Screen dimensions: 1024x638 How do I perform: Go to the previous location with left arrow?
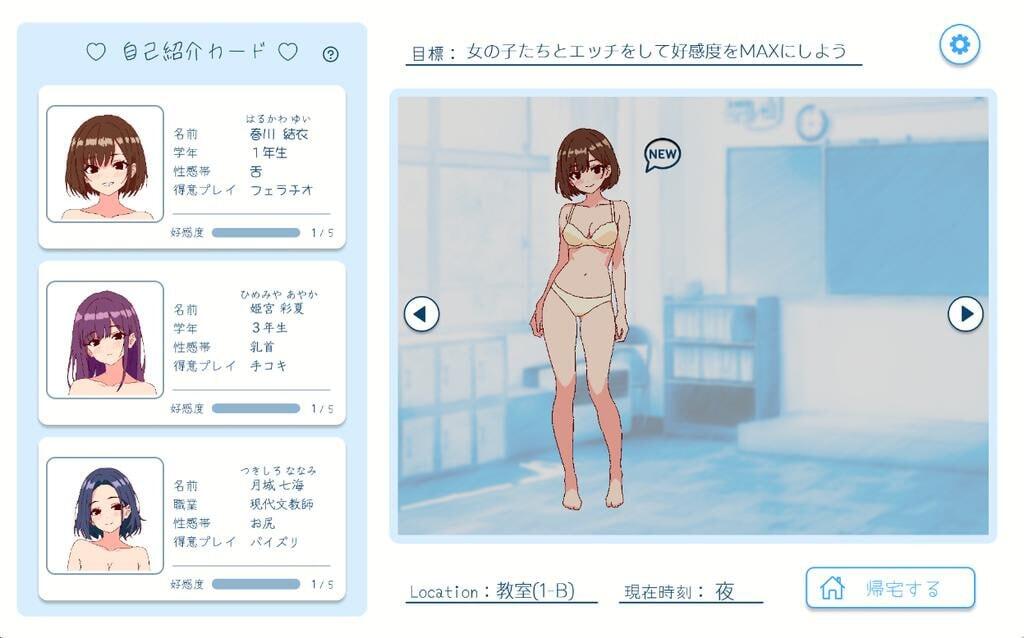[x=421, y=314]
